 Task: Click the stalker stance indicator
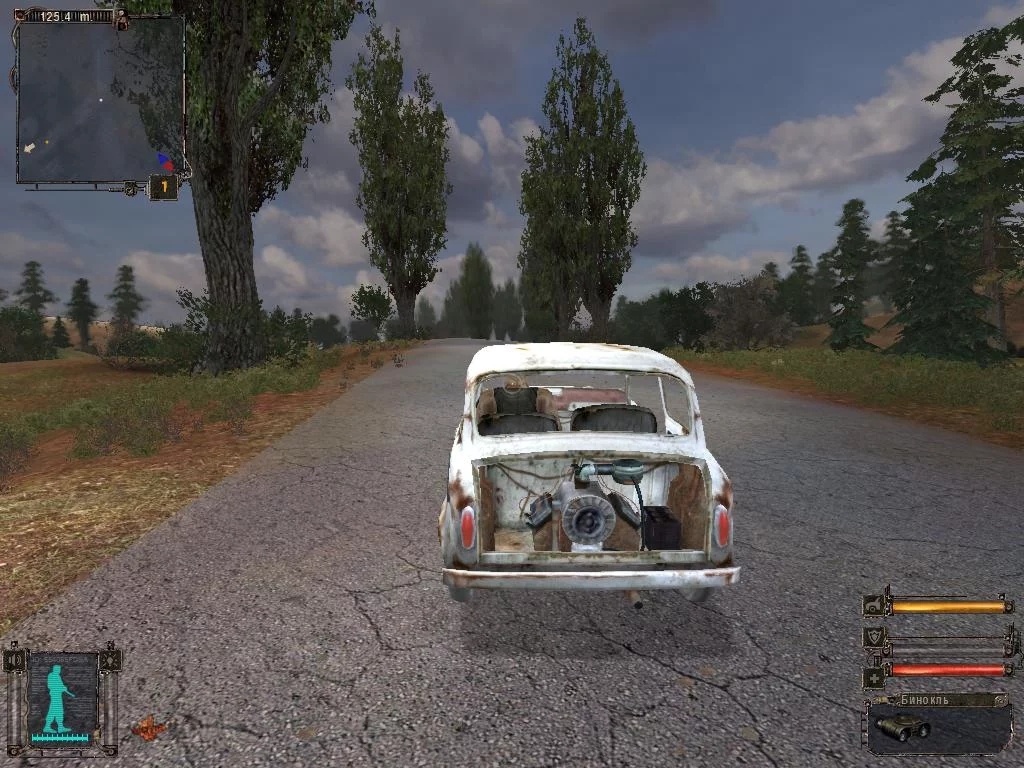tap(62, 698)
